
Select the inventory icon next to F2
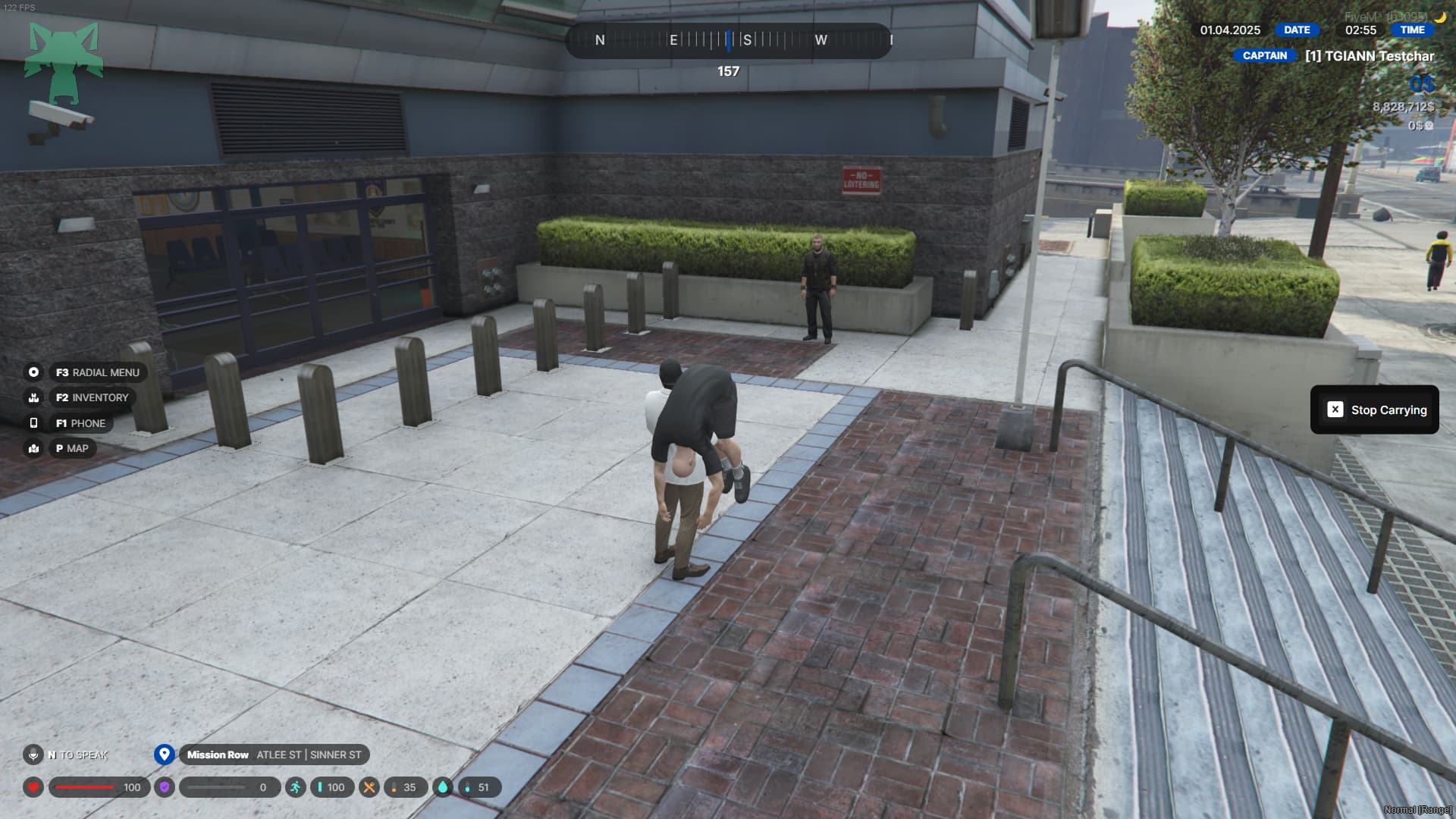[33, 397]
